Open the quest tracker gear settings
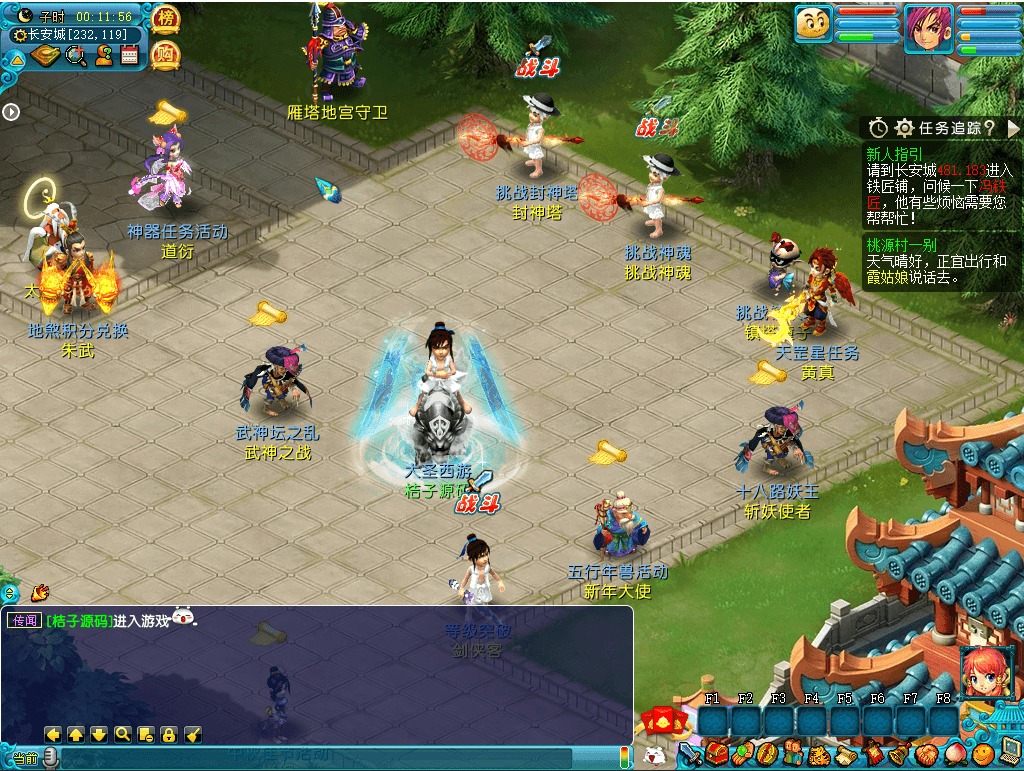Image resolution: width=1024 pixels, height=771 pixels. [x=904, y=128]
